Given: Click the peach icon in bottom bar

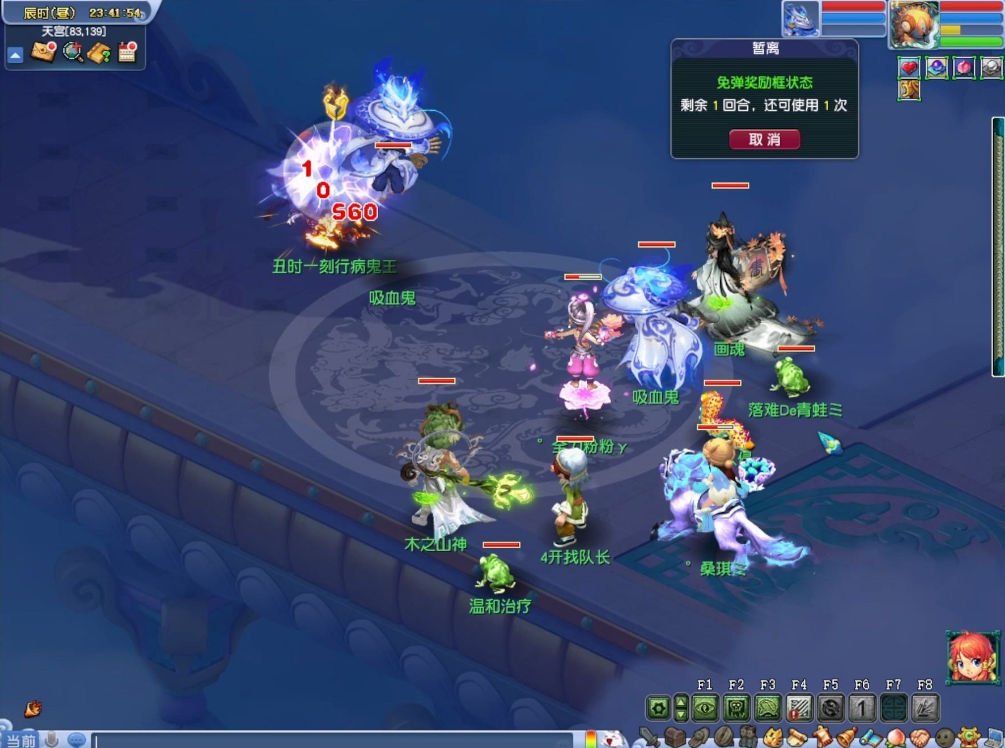Looking at the screenshot, I should pyautogui.click(x=897, y=738).
